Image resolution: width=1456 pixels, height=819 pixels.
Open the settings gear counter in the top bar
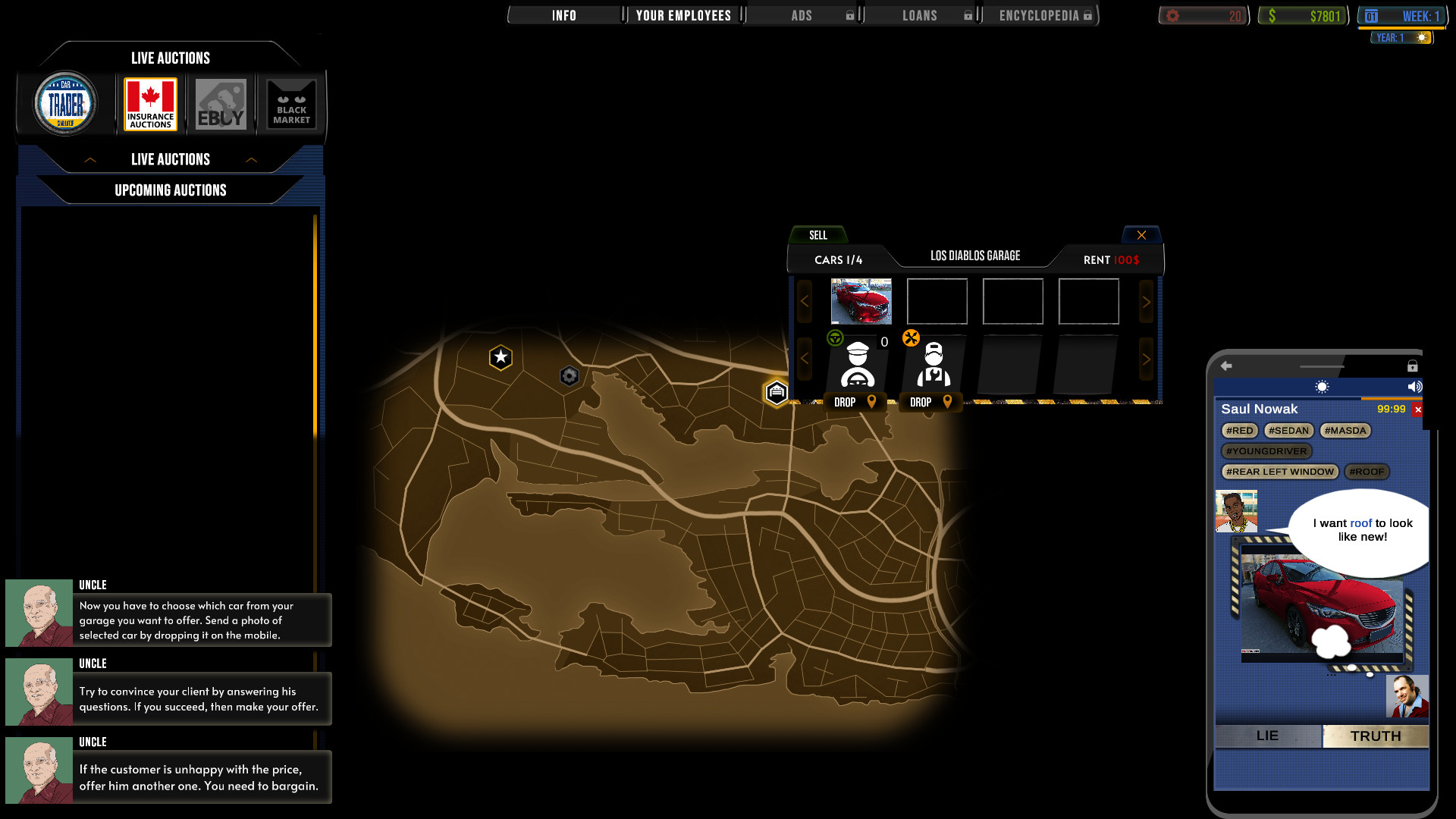point(1203,15)
